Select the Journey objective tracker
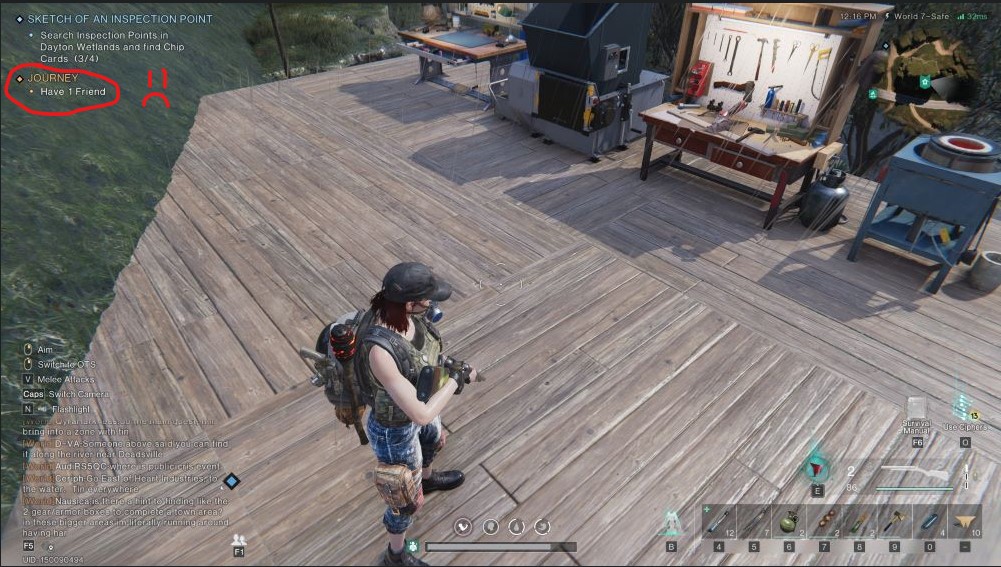 point(53,77)
